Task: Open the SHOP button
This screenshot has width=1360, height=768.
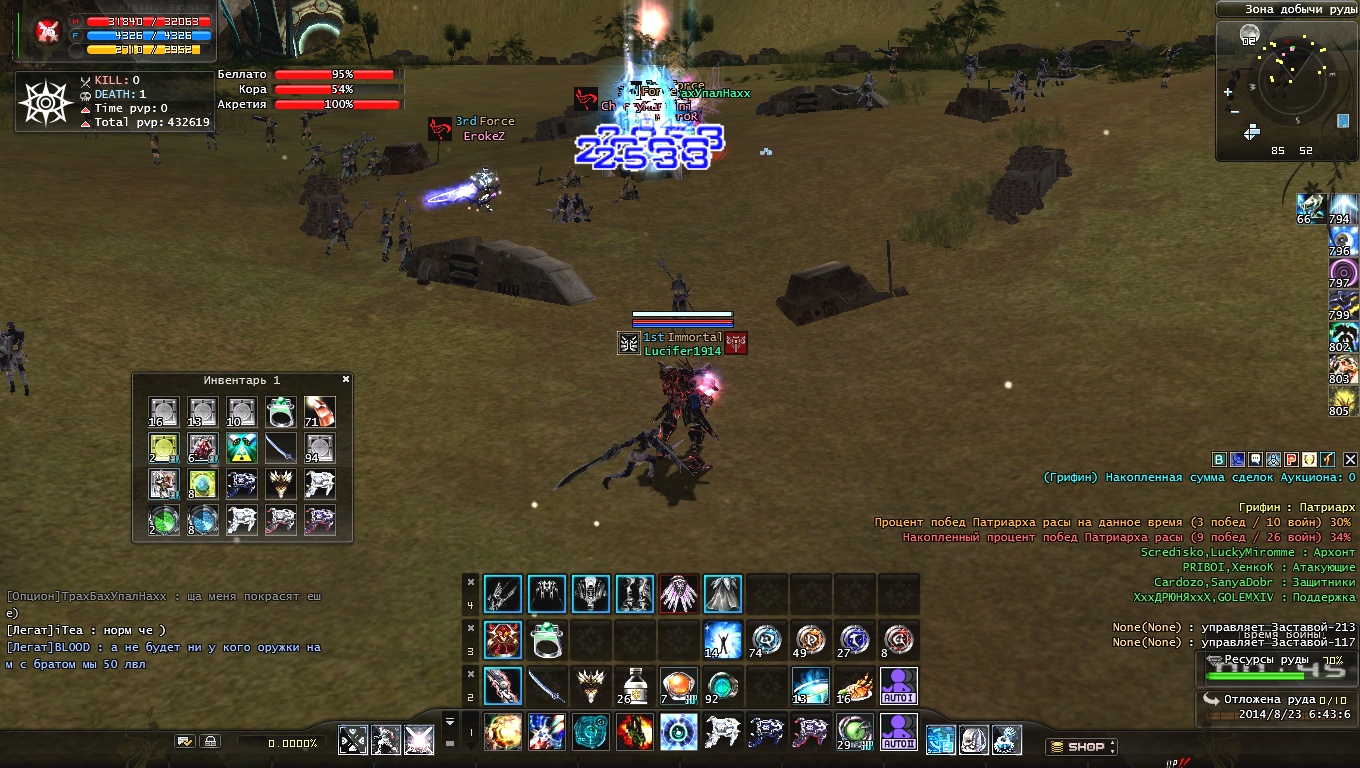Action: pos(1081,747)
